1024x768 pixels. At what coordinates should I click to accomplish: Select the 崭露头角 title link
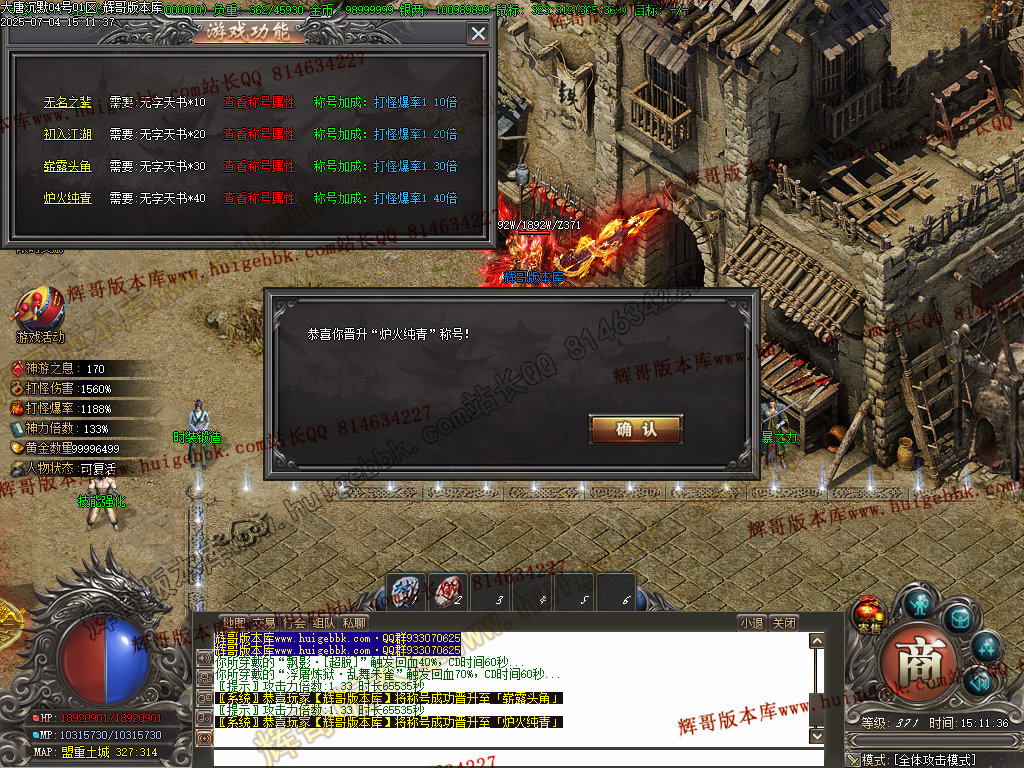pyautogui.click(x=67, y=166)
